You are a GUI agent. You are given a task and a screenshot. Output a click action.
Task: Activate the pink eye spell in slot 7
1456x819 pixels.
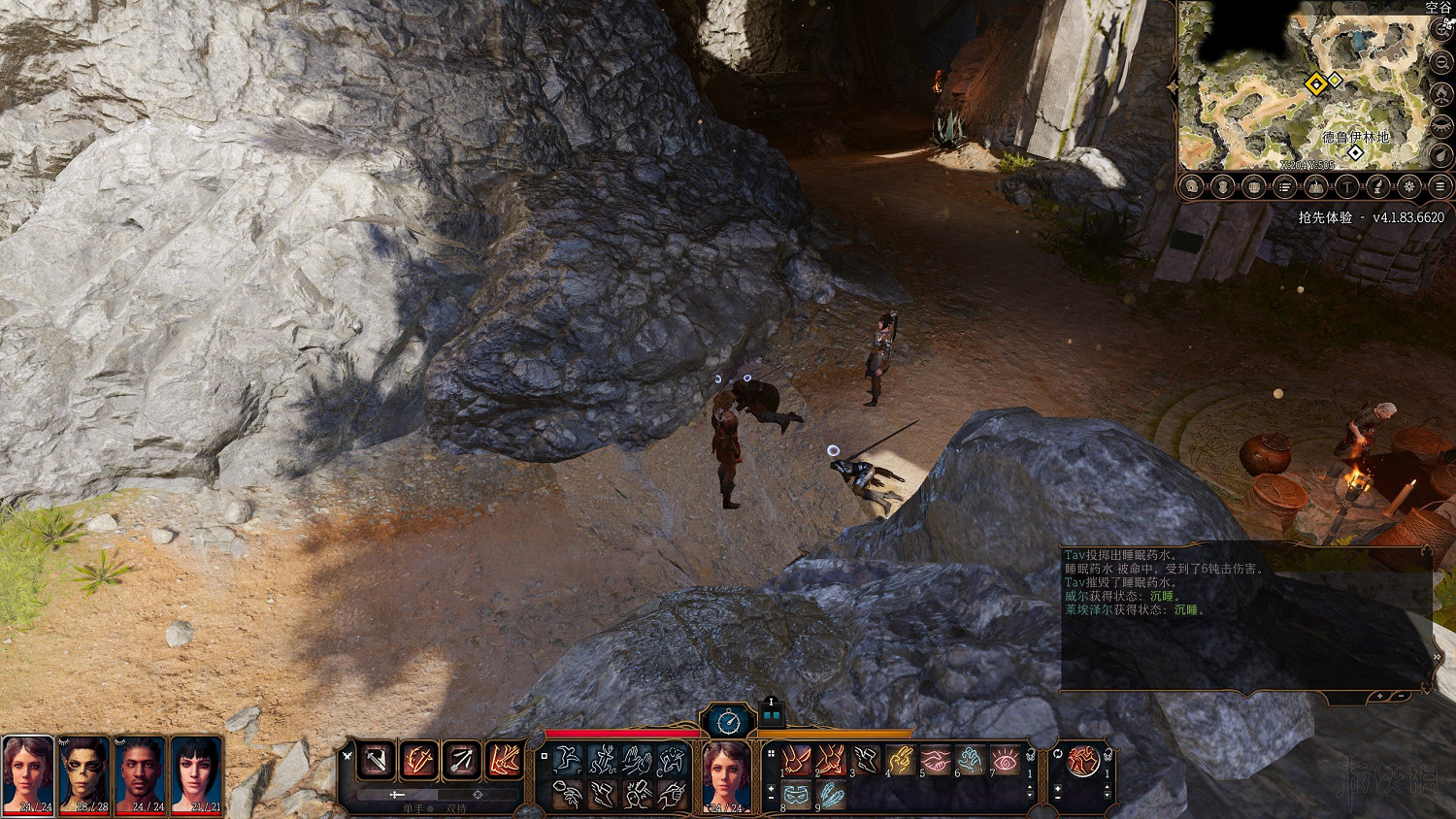point(1005,759)
